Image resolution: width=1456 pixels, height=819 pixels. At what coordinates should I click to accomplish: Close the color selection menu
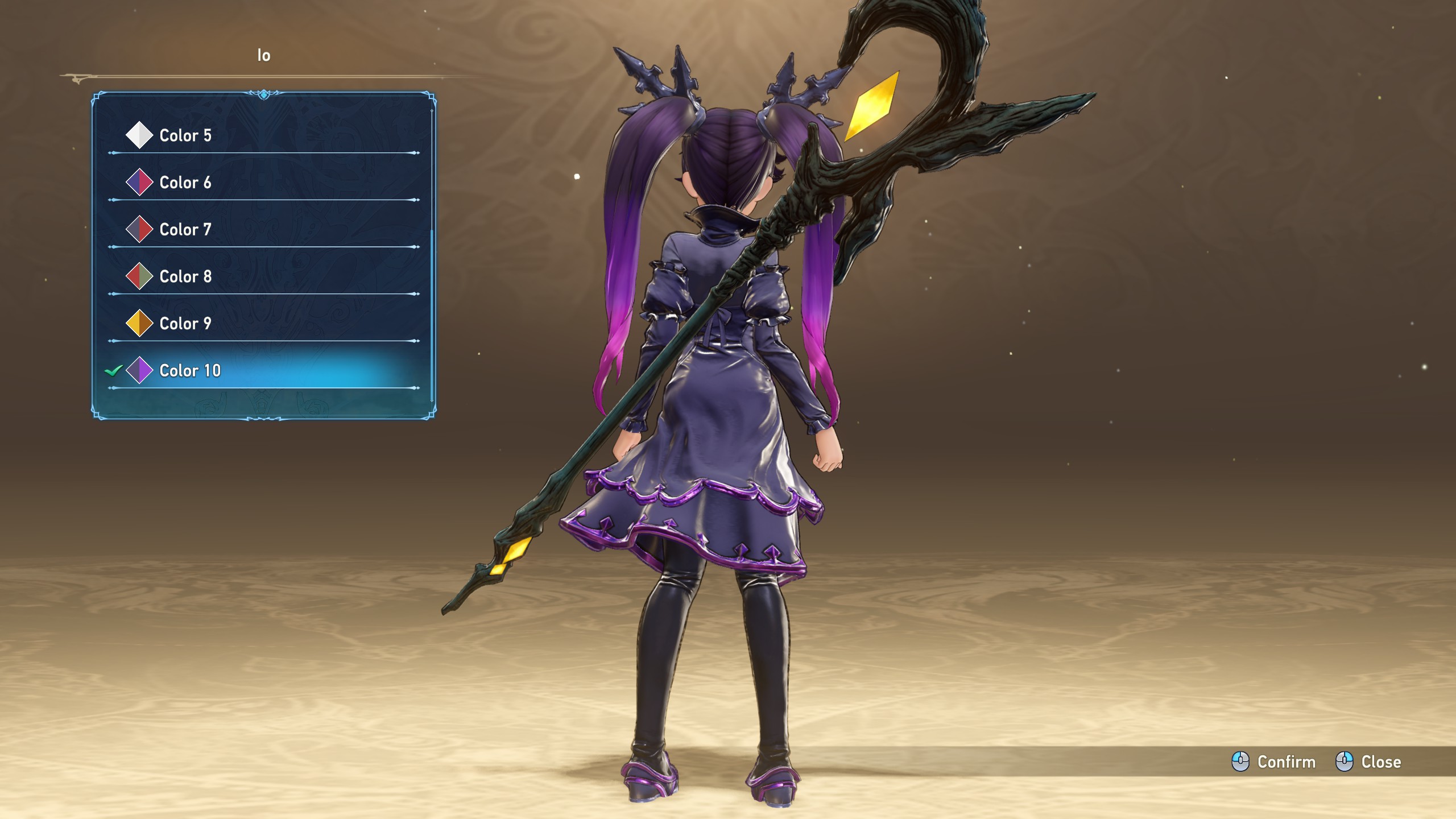[x=1368, y=762]
